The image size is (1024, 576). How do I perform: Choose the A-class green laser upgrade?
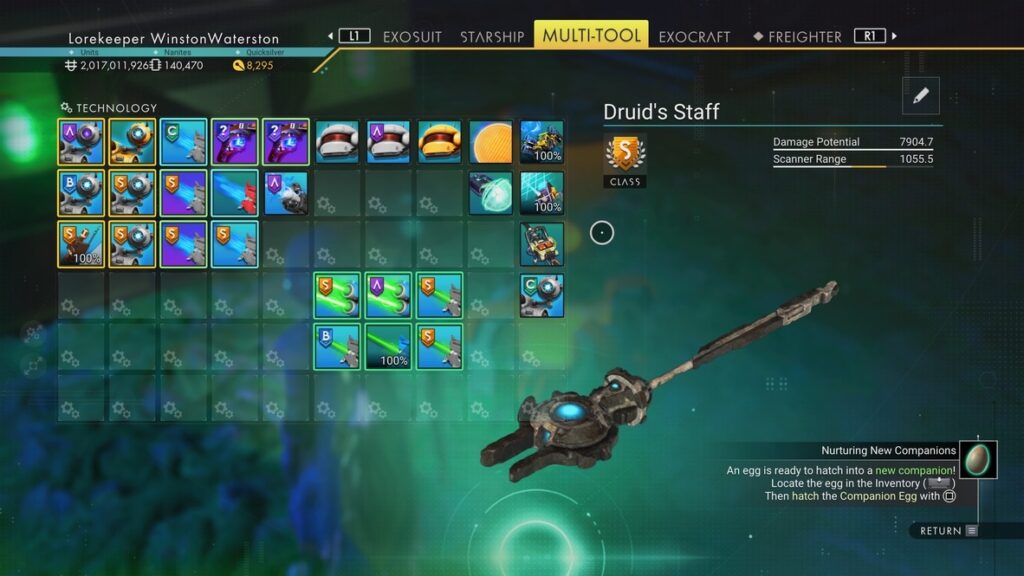[389, 295]
